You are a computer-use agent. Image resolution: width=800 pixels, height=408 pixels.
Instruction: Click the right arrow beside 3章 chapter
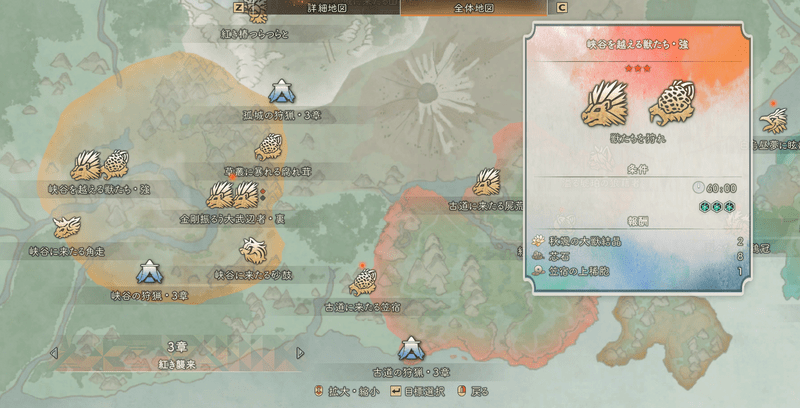tap(301, 353)
